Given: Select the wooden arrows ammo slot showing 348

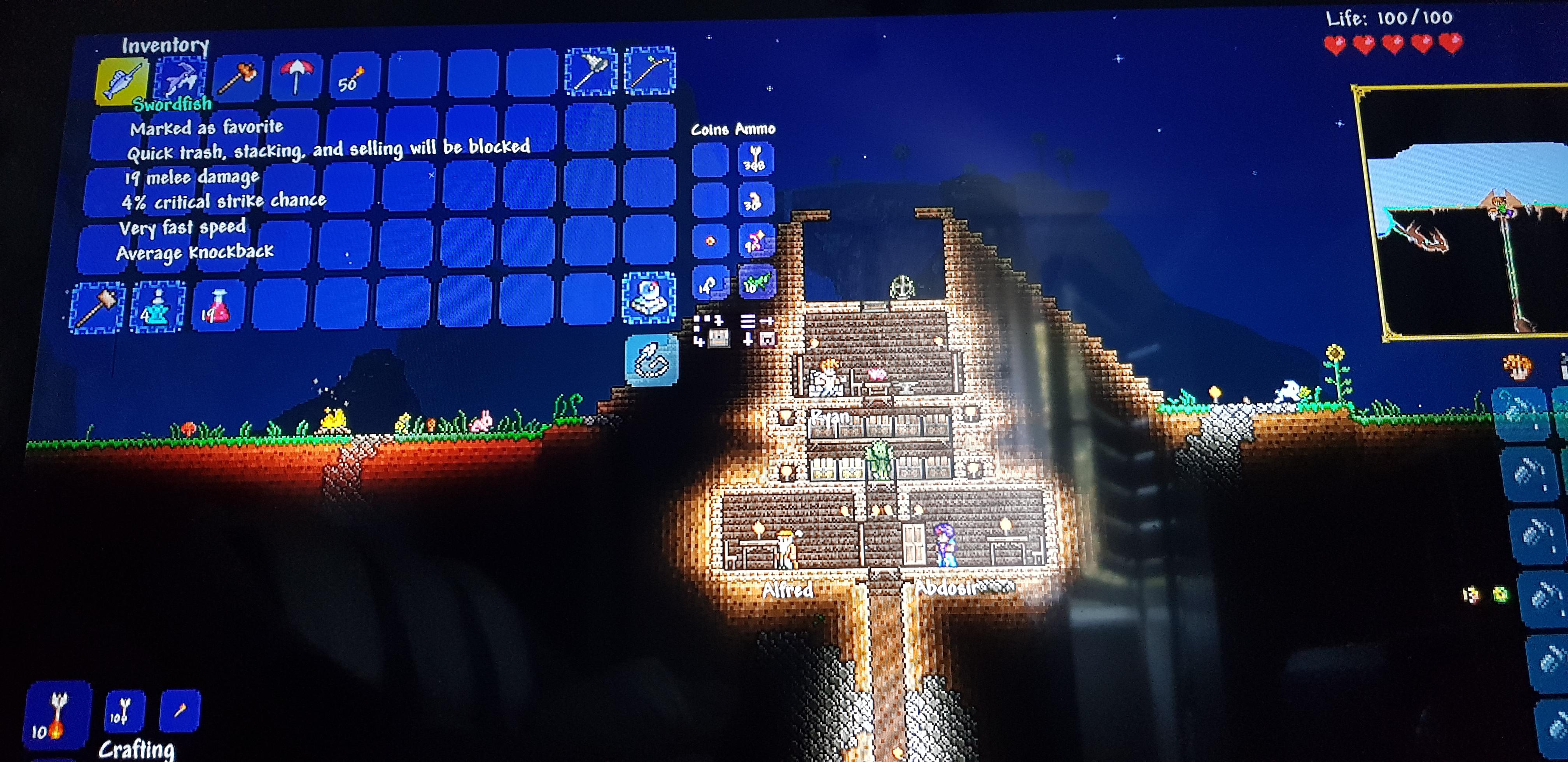Looking at the screenshot, I should pyautogui.click(x=756, y=158).
